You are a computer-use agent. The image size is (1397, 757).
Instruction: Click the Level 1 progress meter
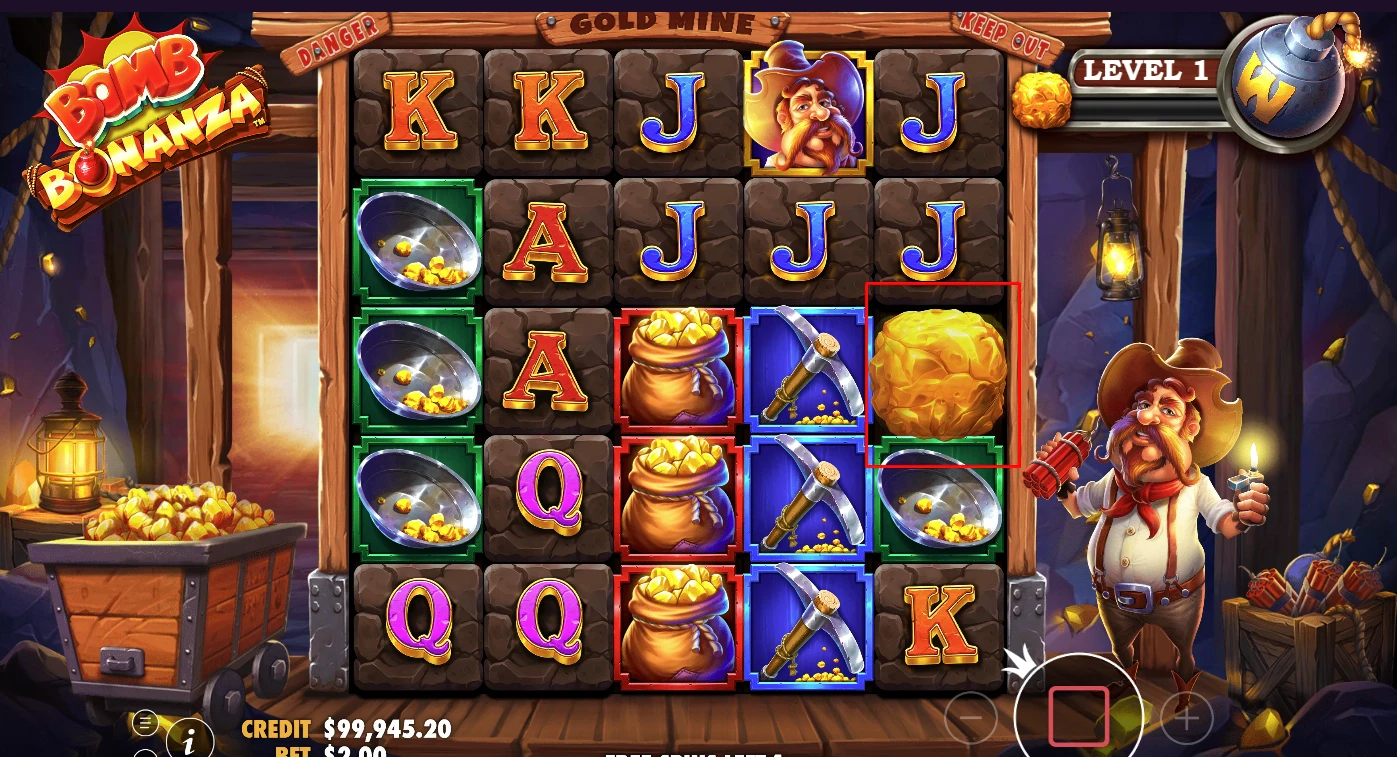pyautogui.click(x=1146, y=71)
